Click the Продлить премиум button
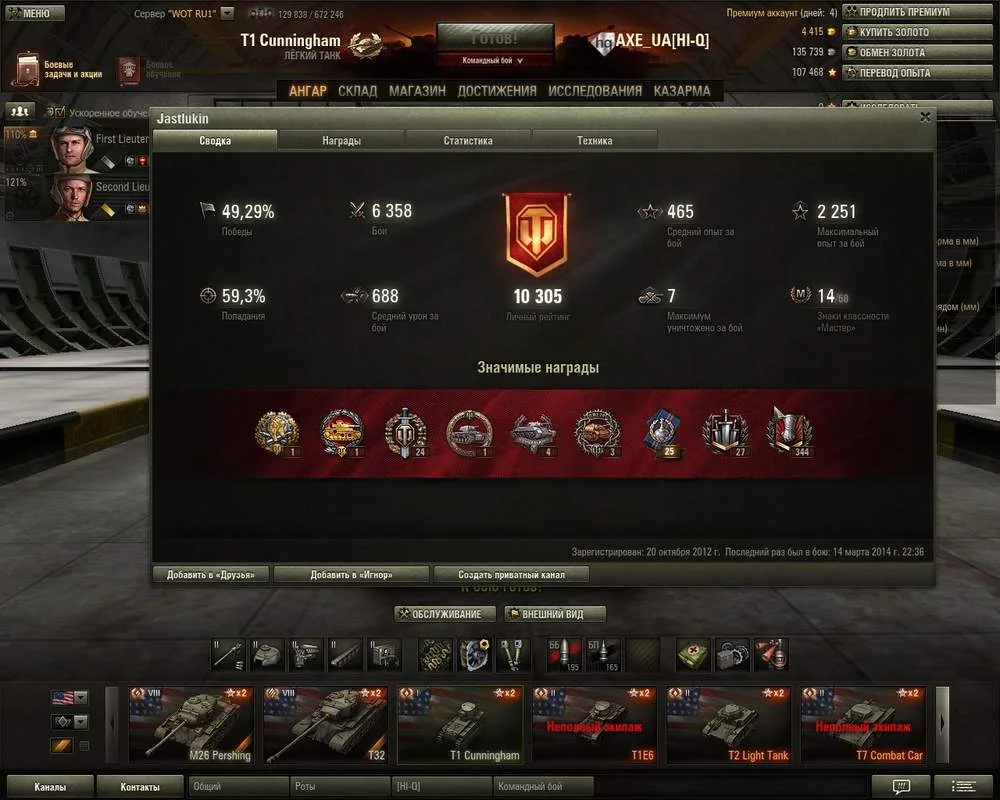 pyautogui.click(x=896, y=12)
